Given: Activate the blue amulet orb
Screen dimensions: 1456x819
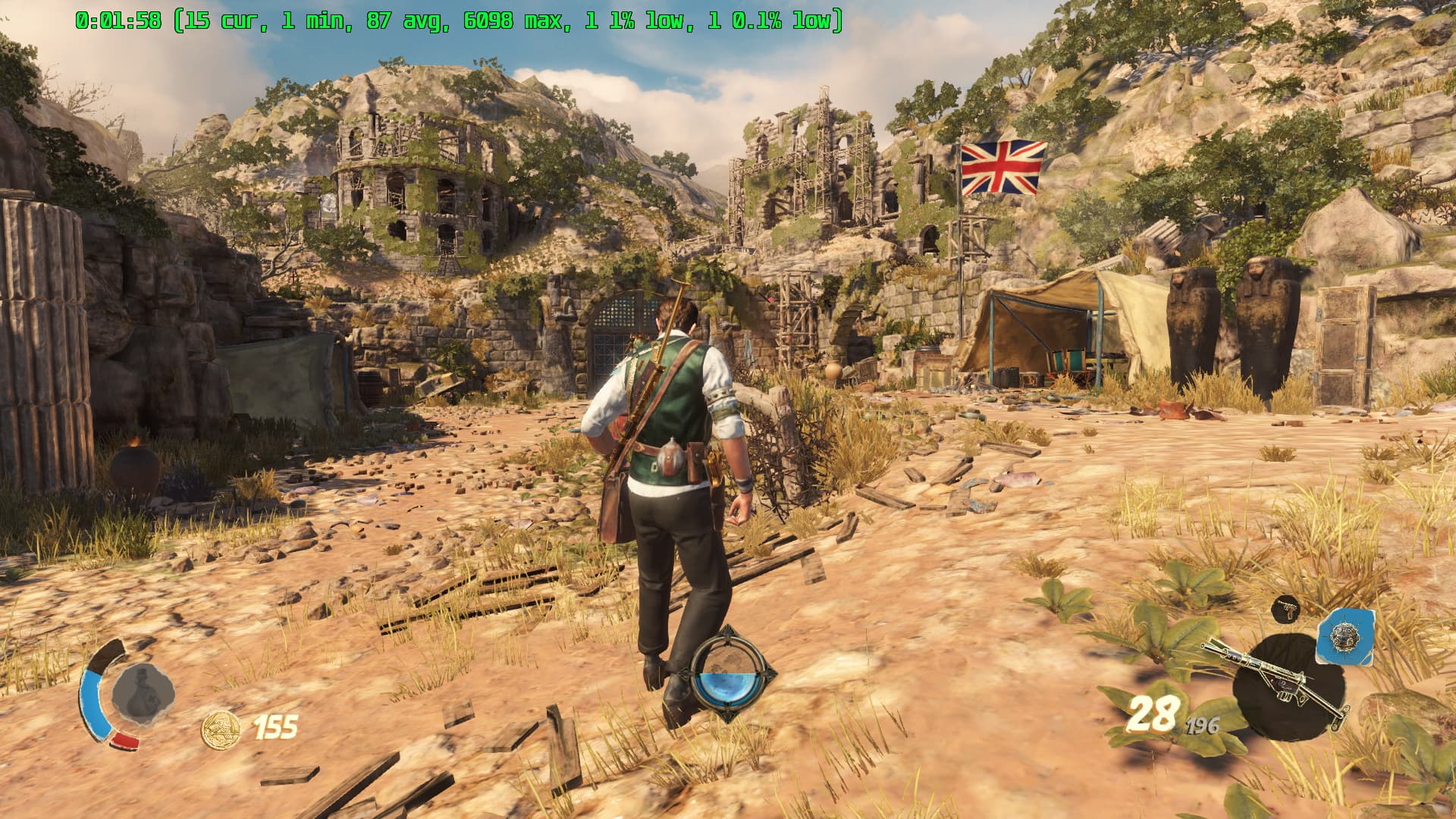Looking at the screenshot, I should (732, 673).
